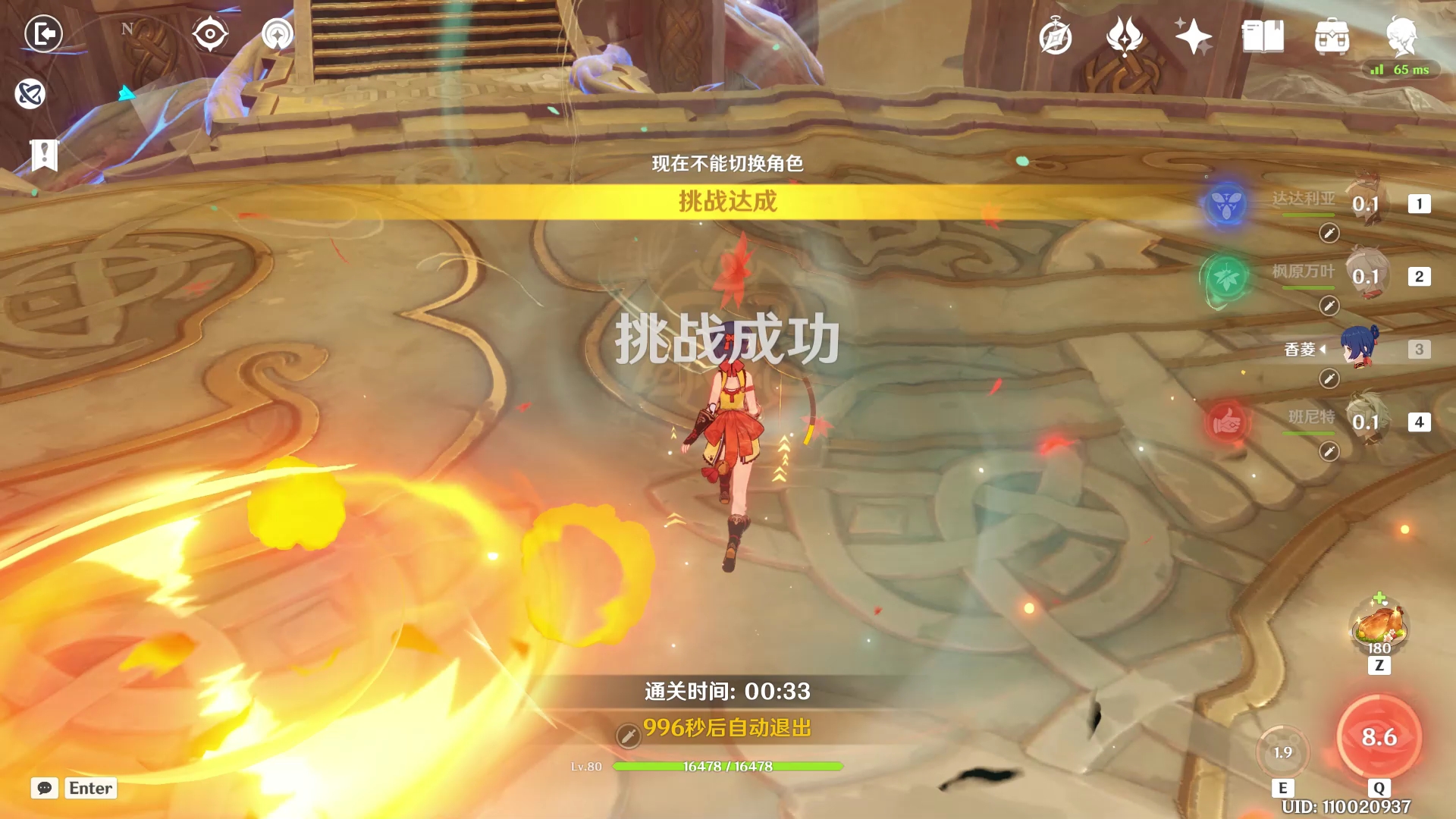The image size is (1456, 819).
Task: Open the quest notice bookmark icon
Action: click(x=45, y=155)
